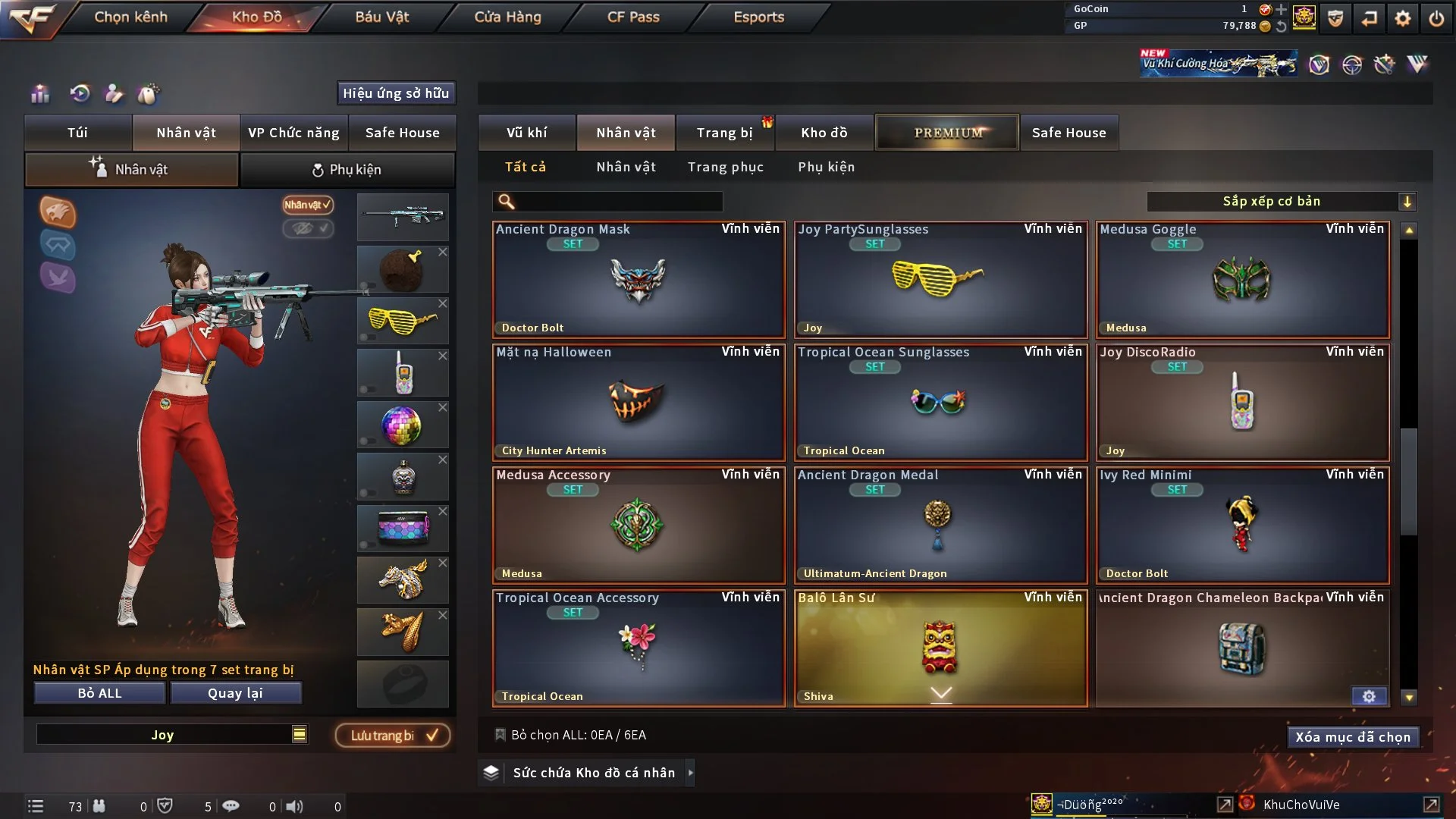
Task: Select the Balô Lân Sư backpack
Action: [x=940, y=648]
